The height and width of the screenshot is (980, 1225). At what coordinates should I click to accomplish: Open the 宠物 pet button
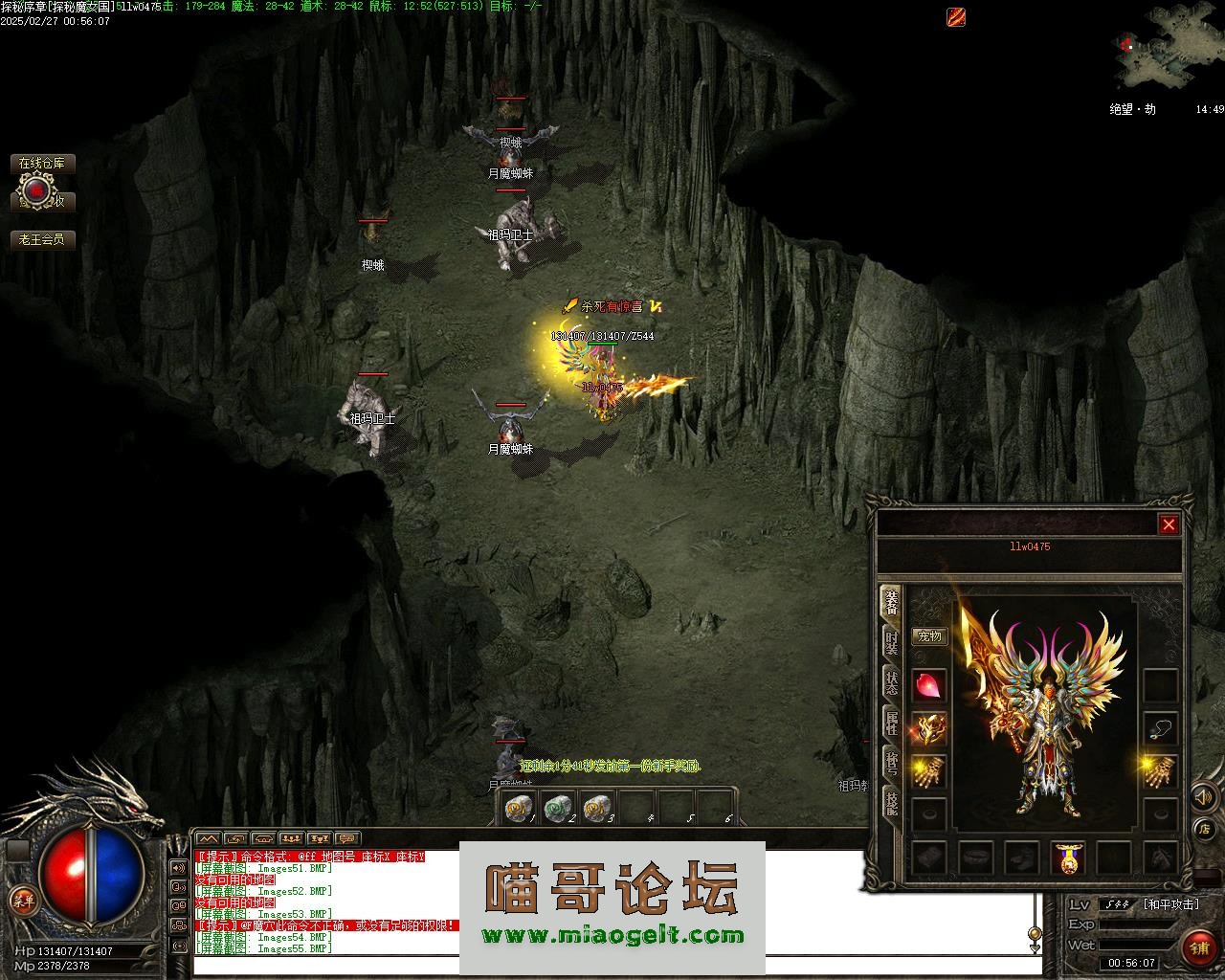tap(928, 636)
